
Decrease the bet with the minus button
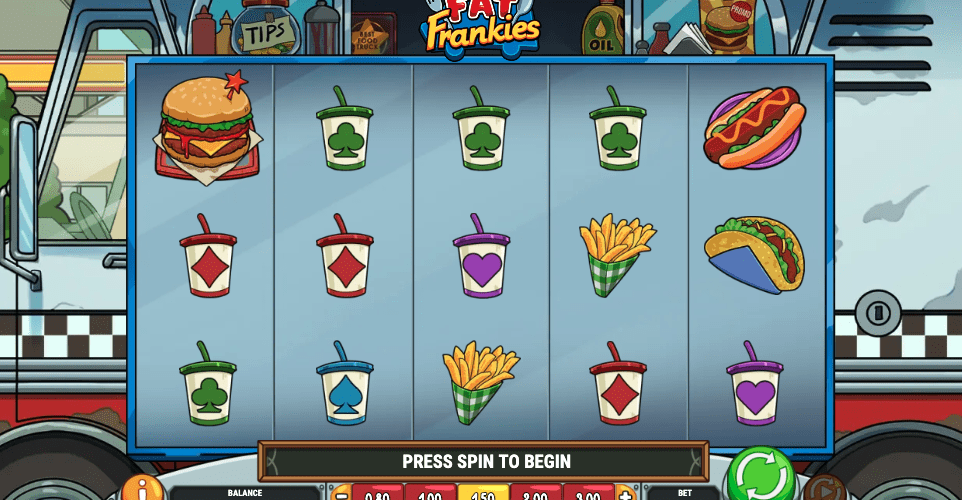(x=342, y=494)
